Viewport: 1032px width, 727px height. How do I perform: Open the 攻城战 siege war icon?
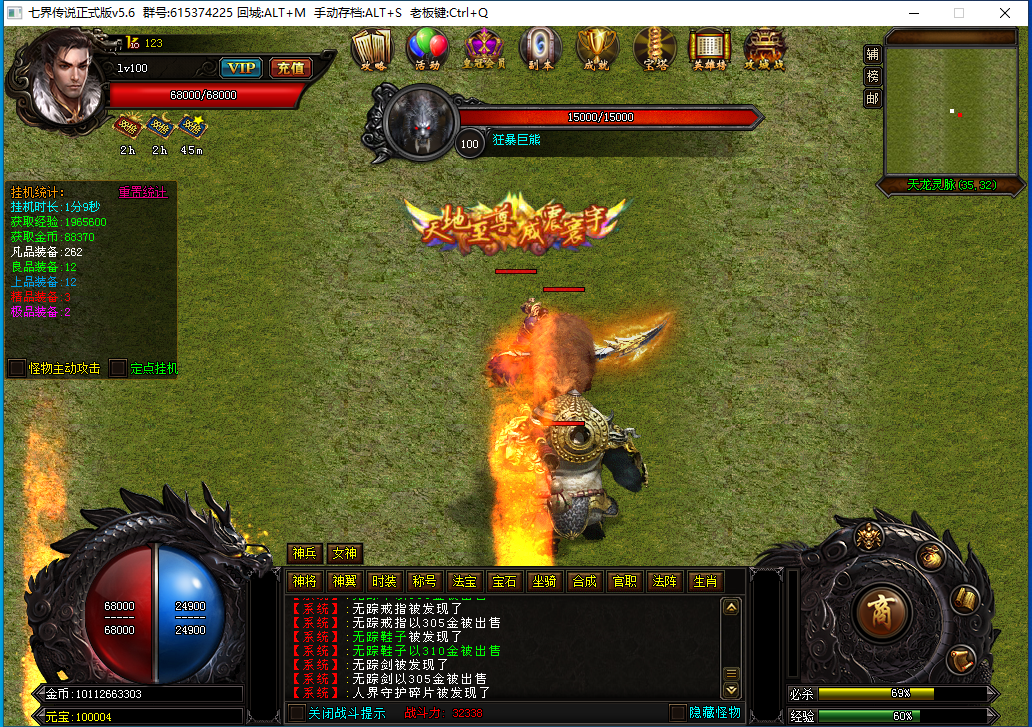(x=765, y=47)
